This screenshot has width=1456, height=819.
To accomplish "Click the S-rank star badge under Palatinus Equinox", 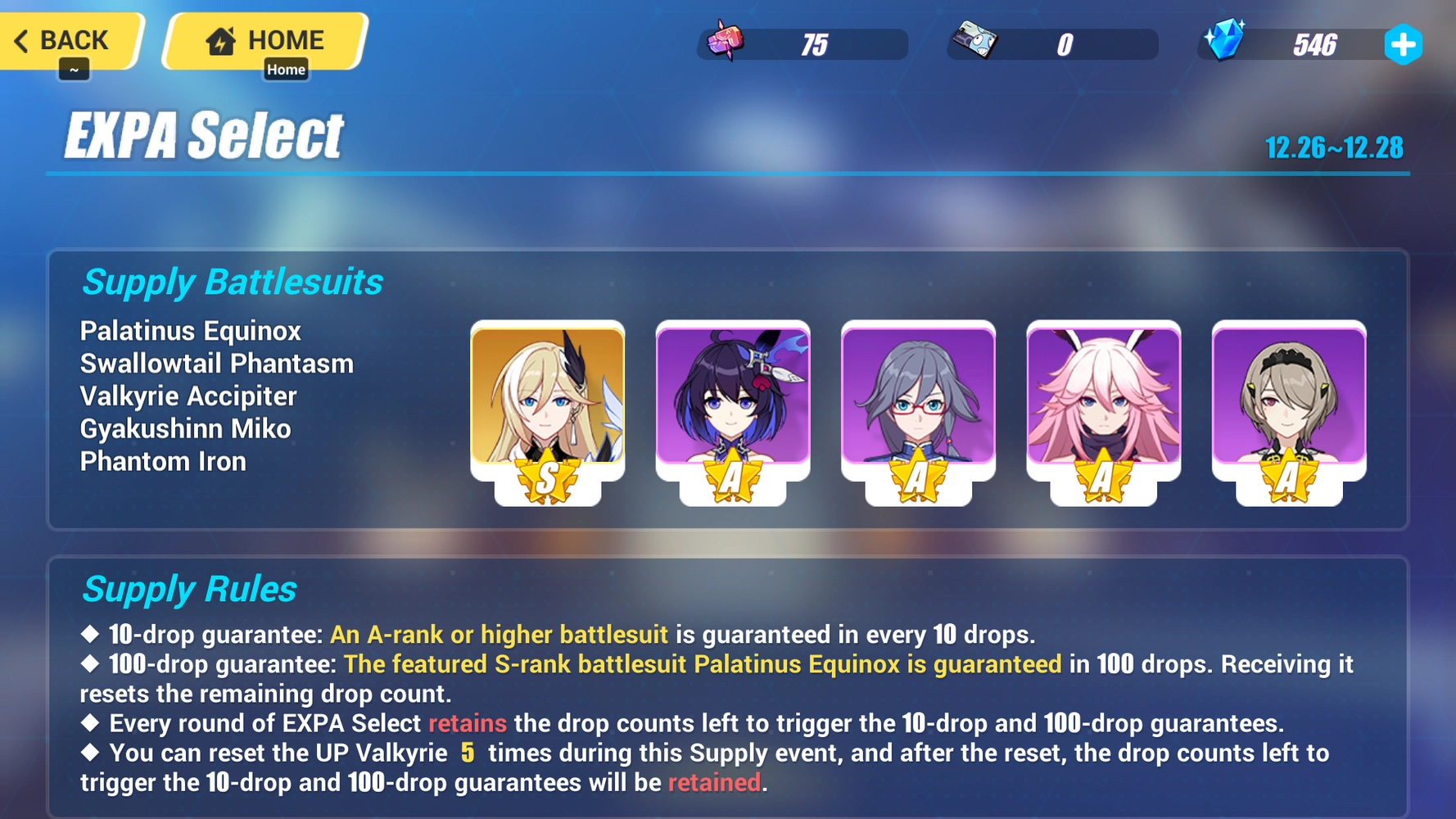I will pos(549,473).
